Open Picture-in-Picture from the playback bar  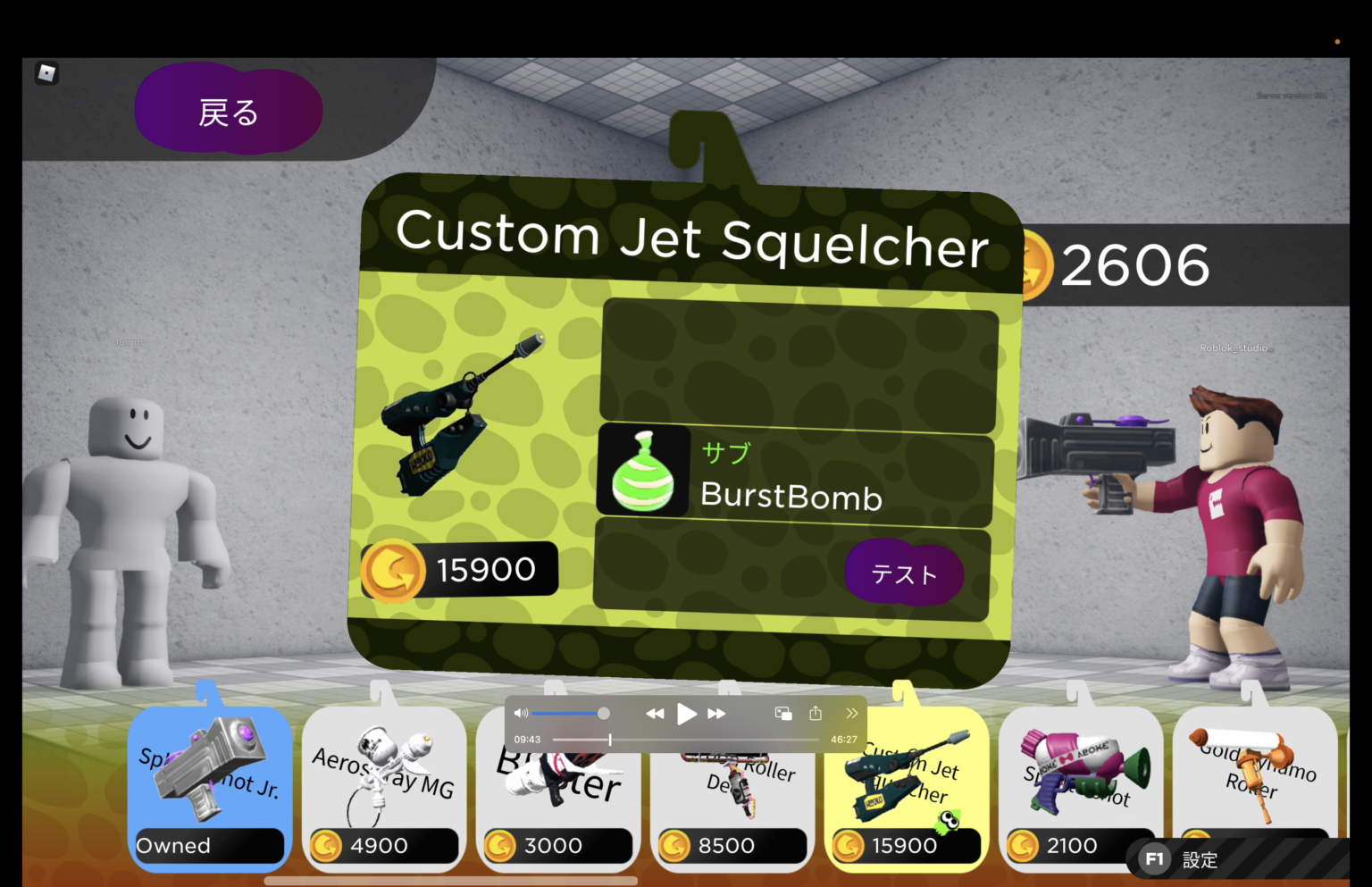[783, 713]
